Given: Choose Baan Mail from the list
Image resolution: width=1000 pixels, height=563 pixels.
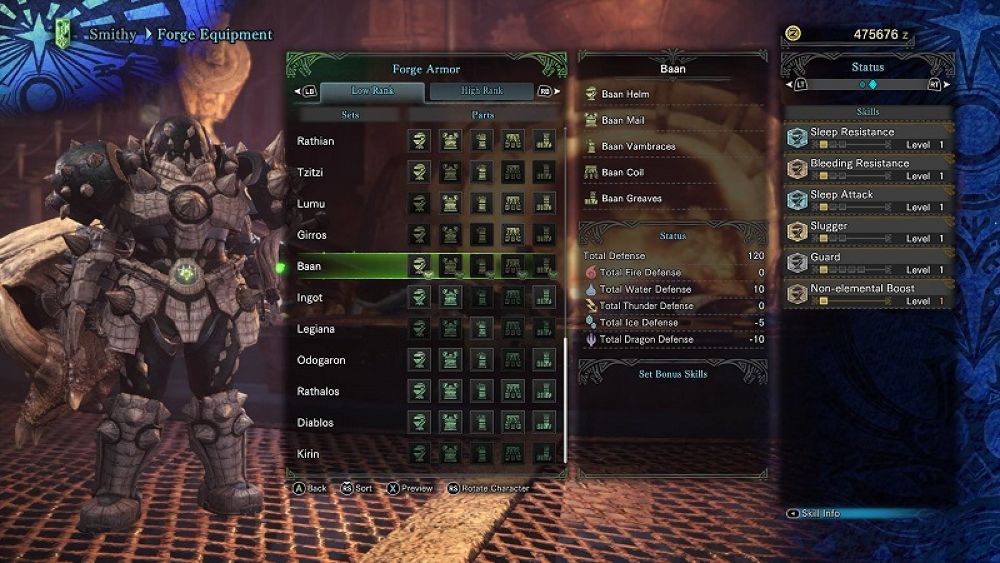Looking at the screenshot, I should click(x=623, y=121).
